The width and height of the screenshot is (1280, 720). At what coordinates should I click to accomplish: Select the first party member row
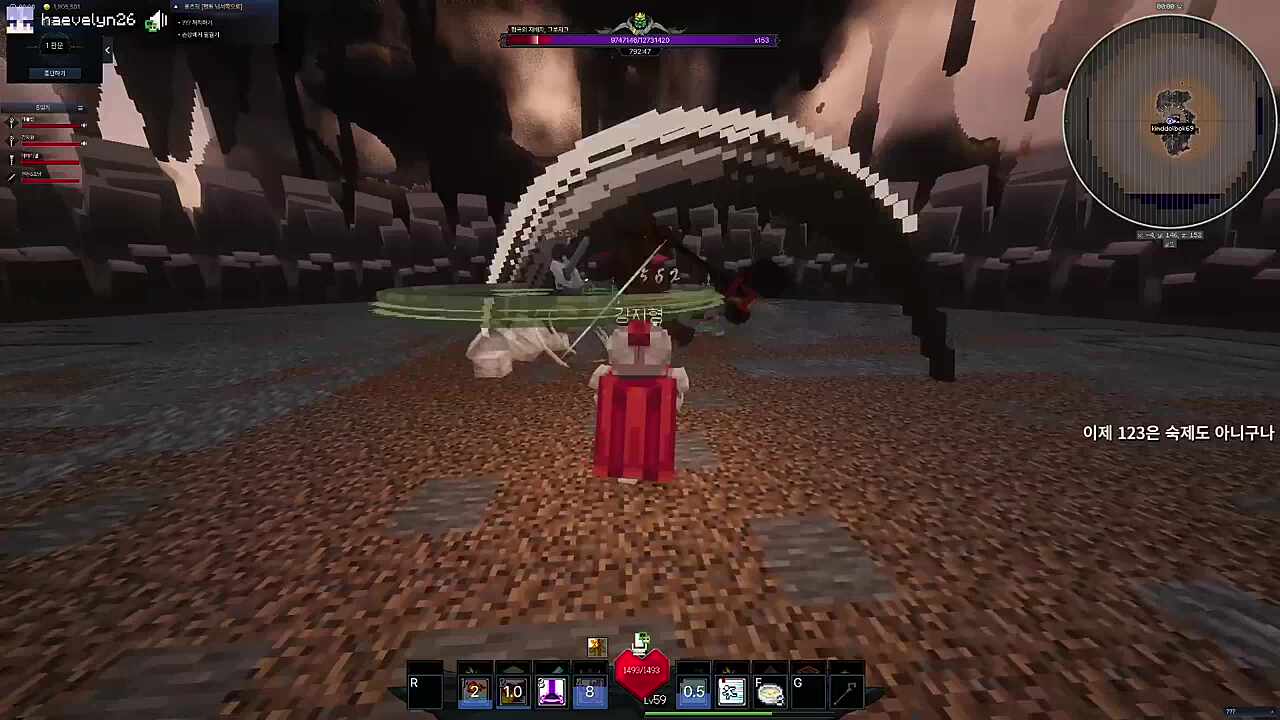45,123
